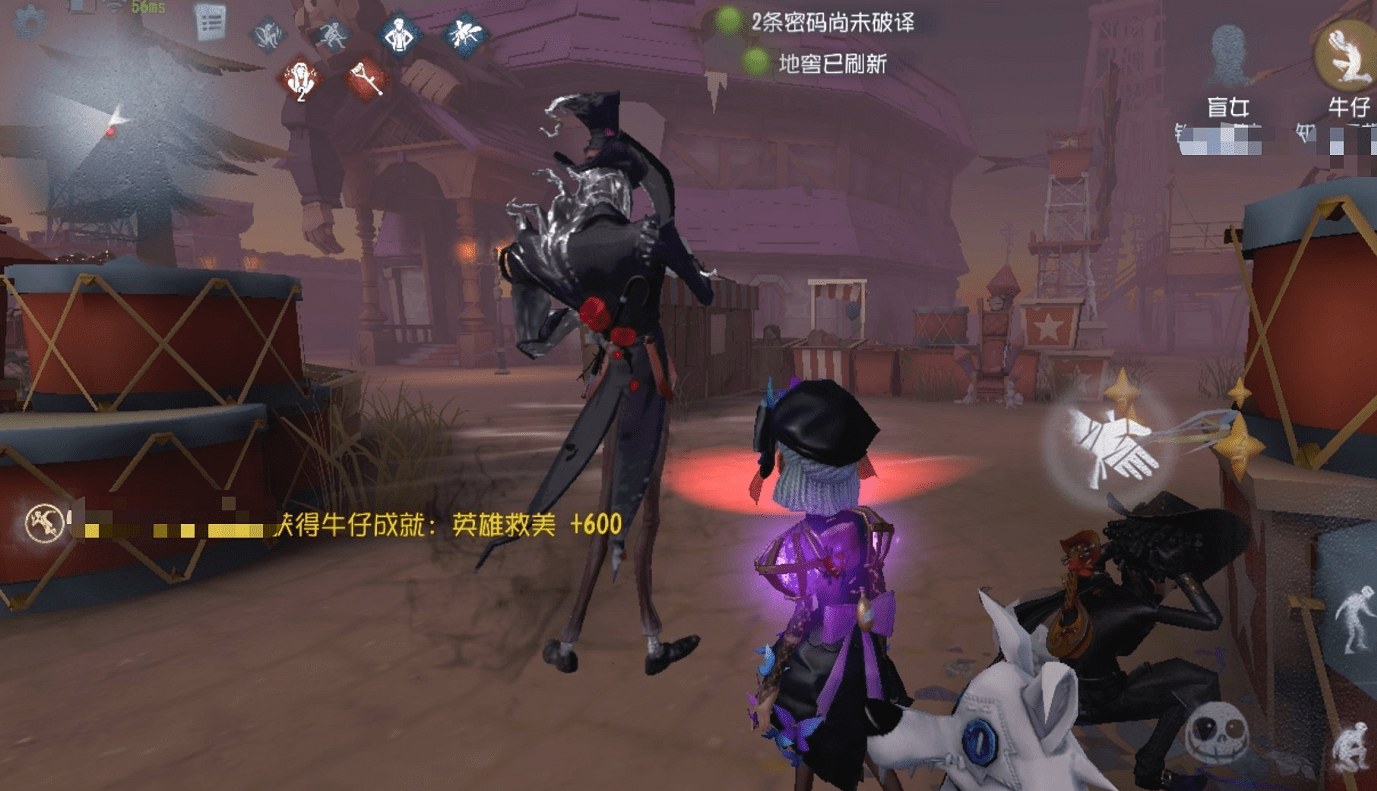This screenshot has width=1377, height=791.
Task: Select the running survivor trait icon
Action: [333, 34]
